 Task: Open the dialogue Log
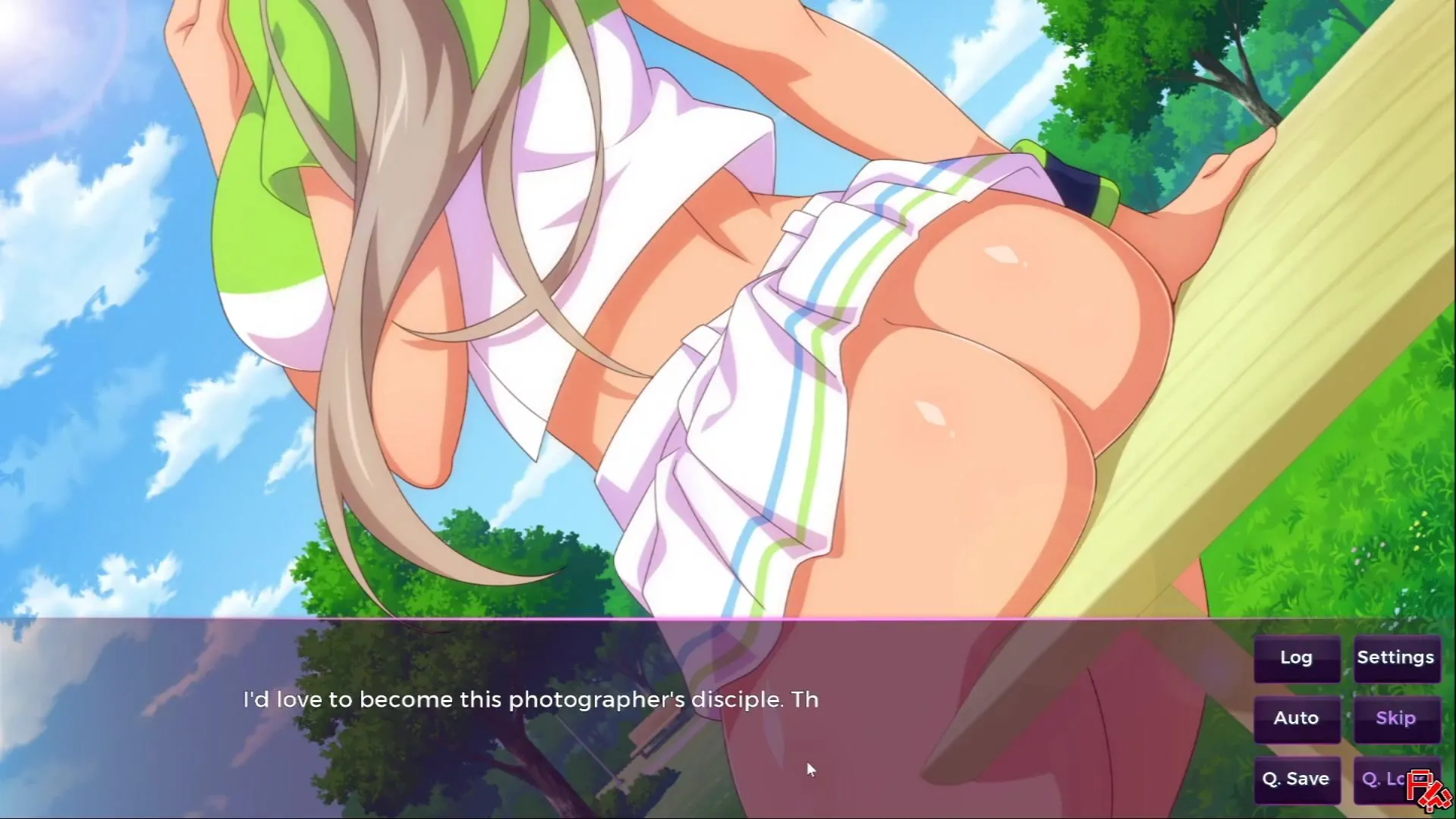[x=1296, y=658]
